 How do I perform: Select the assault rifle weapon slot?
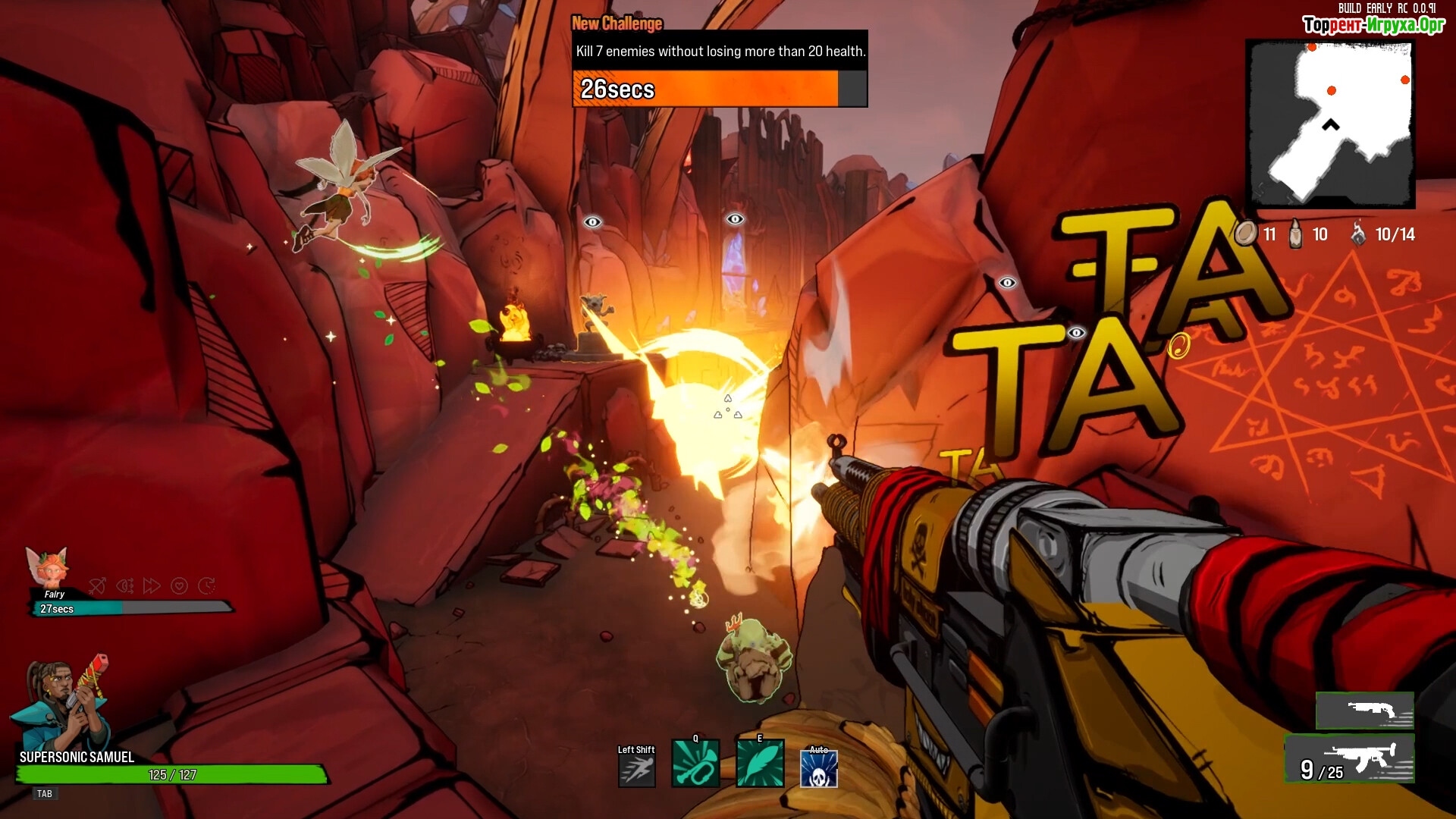click(x=1350, y=759)
